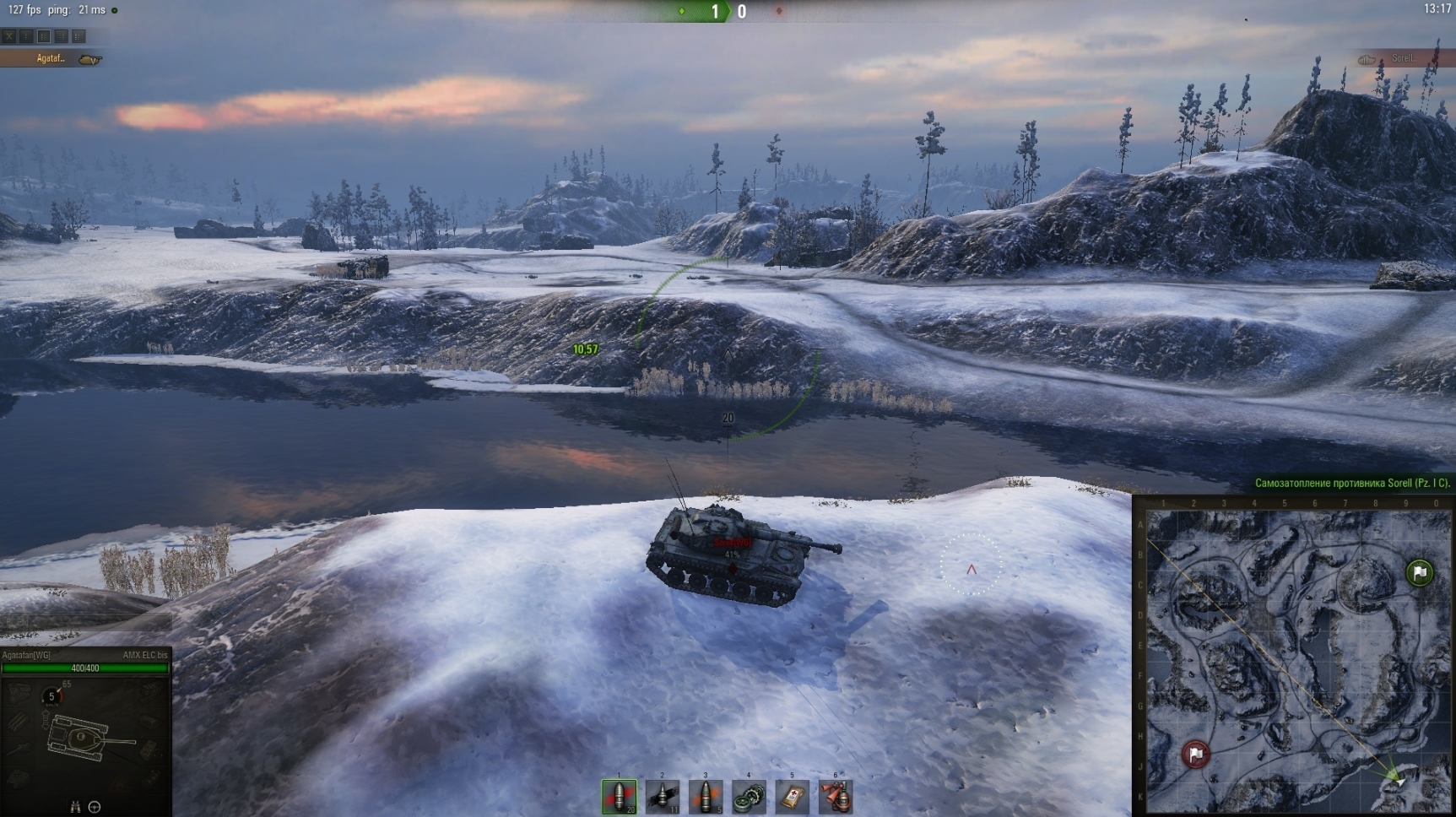This screenshot has width=1456, height=817.
Task: Choose the third shell with 5 rounds
Action: point(706,796)
